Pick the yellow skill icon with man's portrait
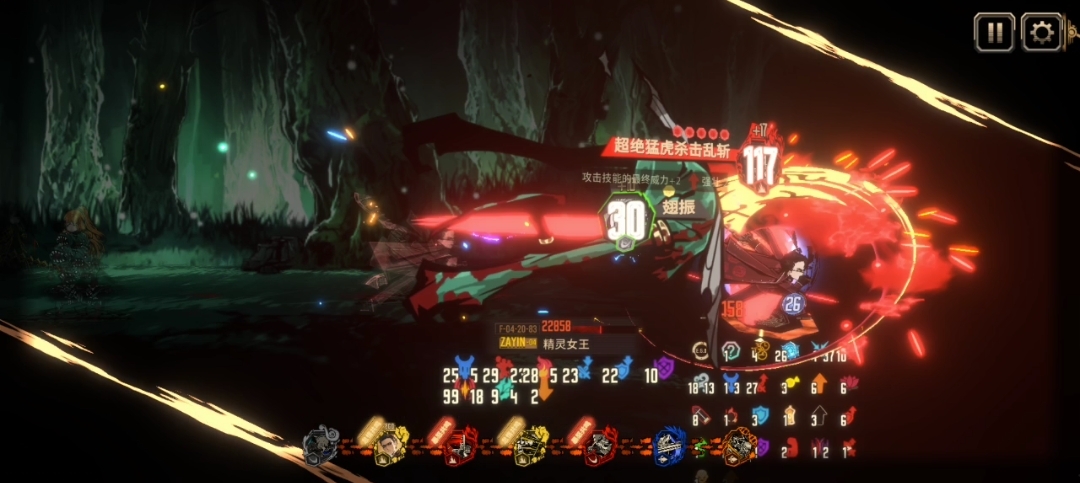The image size is (1080, 483). pos(390,446)
